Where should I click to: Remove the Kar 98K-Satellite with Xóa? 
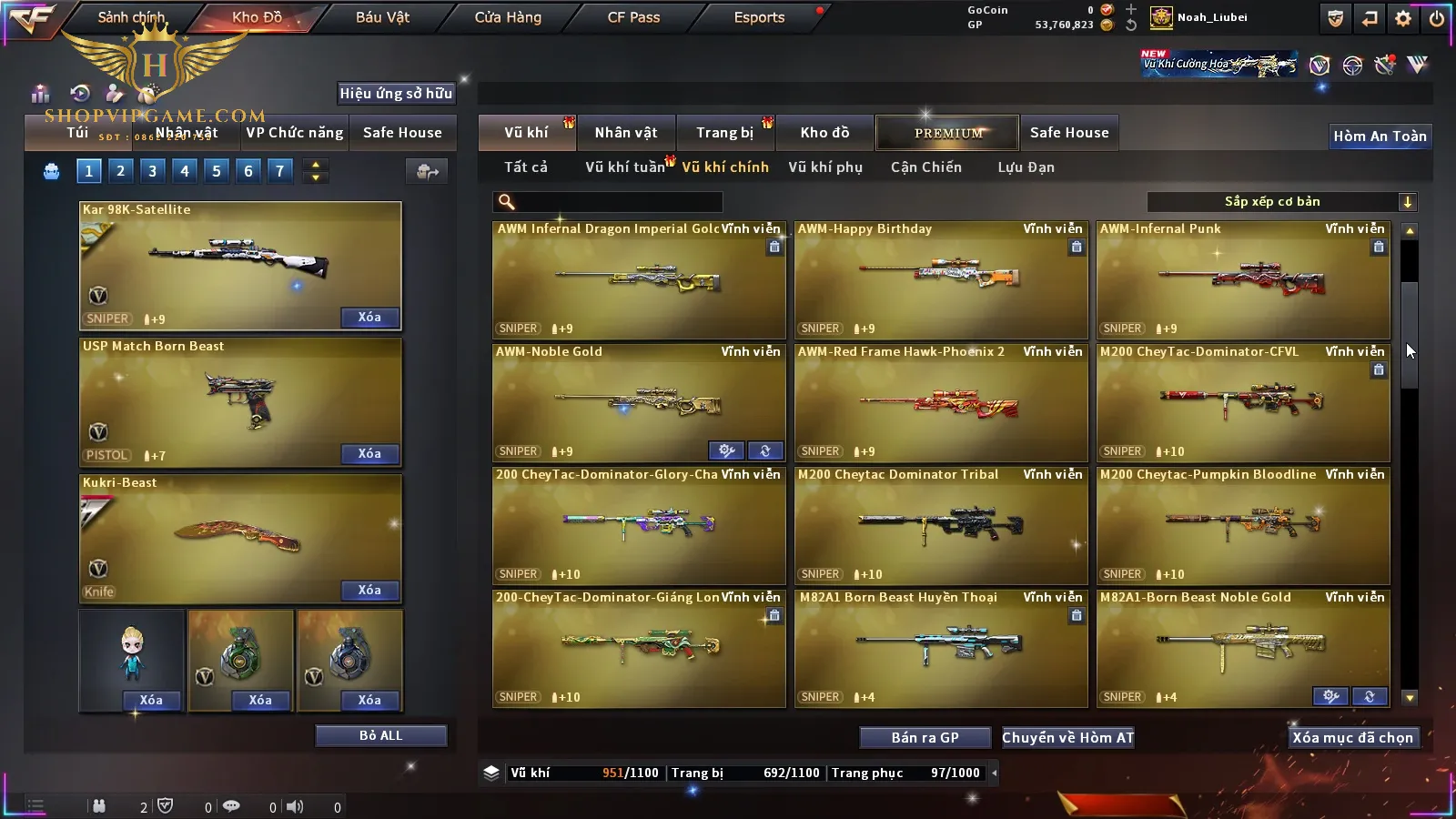tap(369, 318)
